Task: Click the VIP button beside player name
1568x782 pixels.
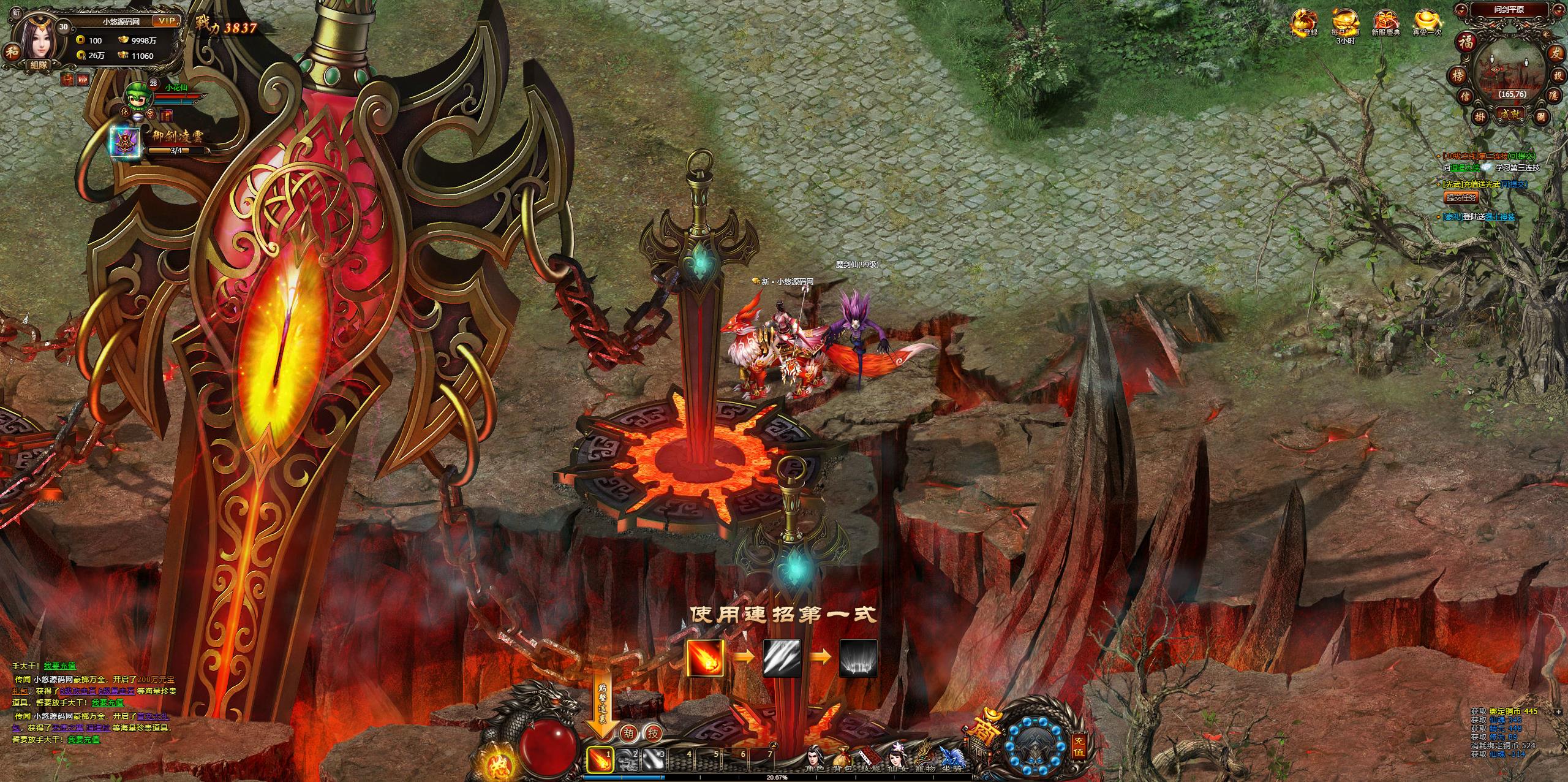Action: (166, 21)
